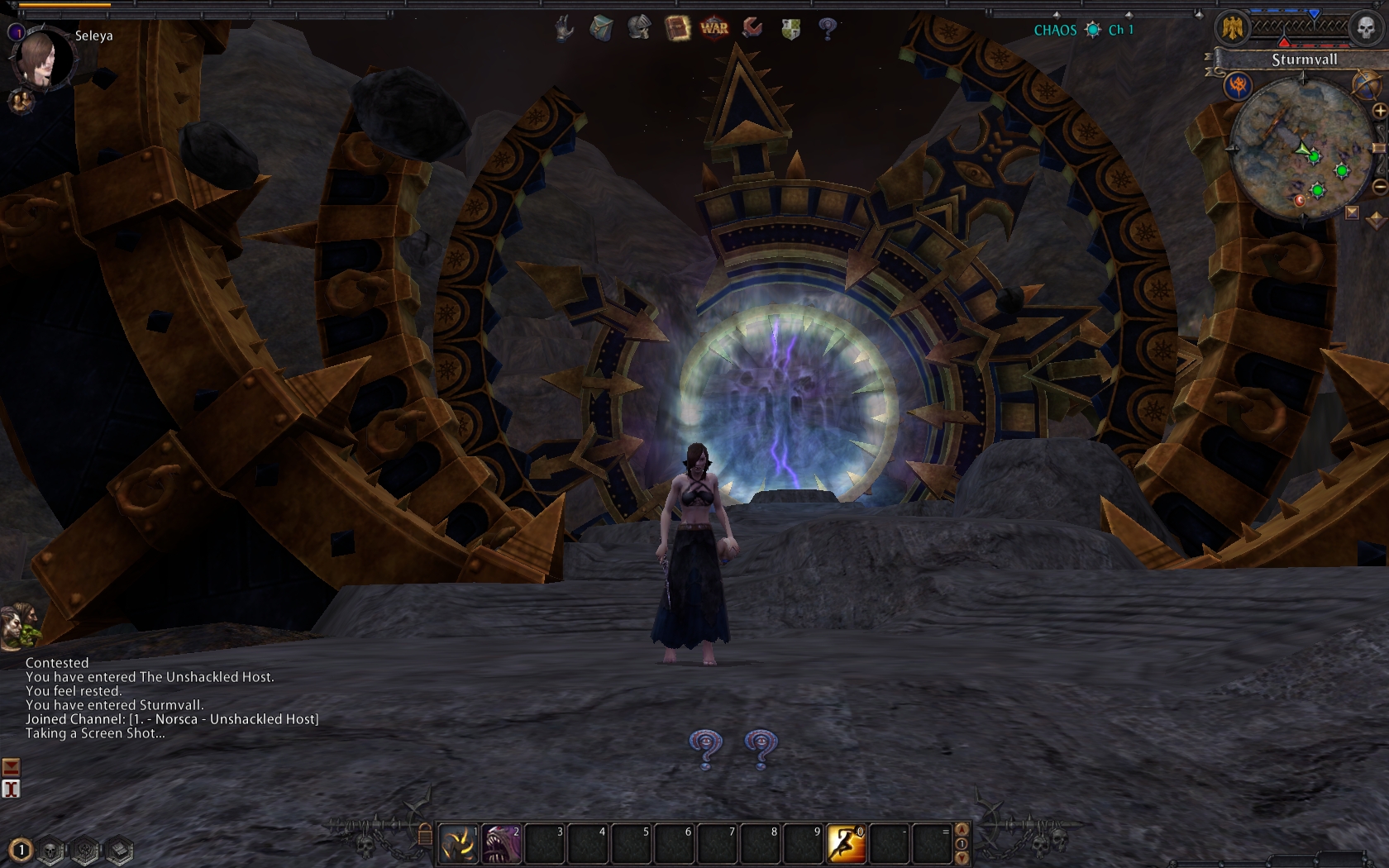Click the WAR logo menu button

(x=714, y=28)
